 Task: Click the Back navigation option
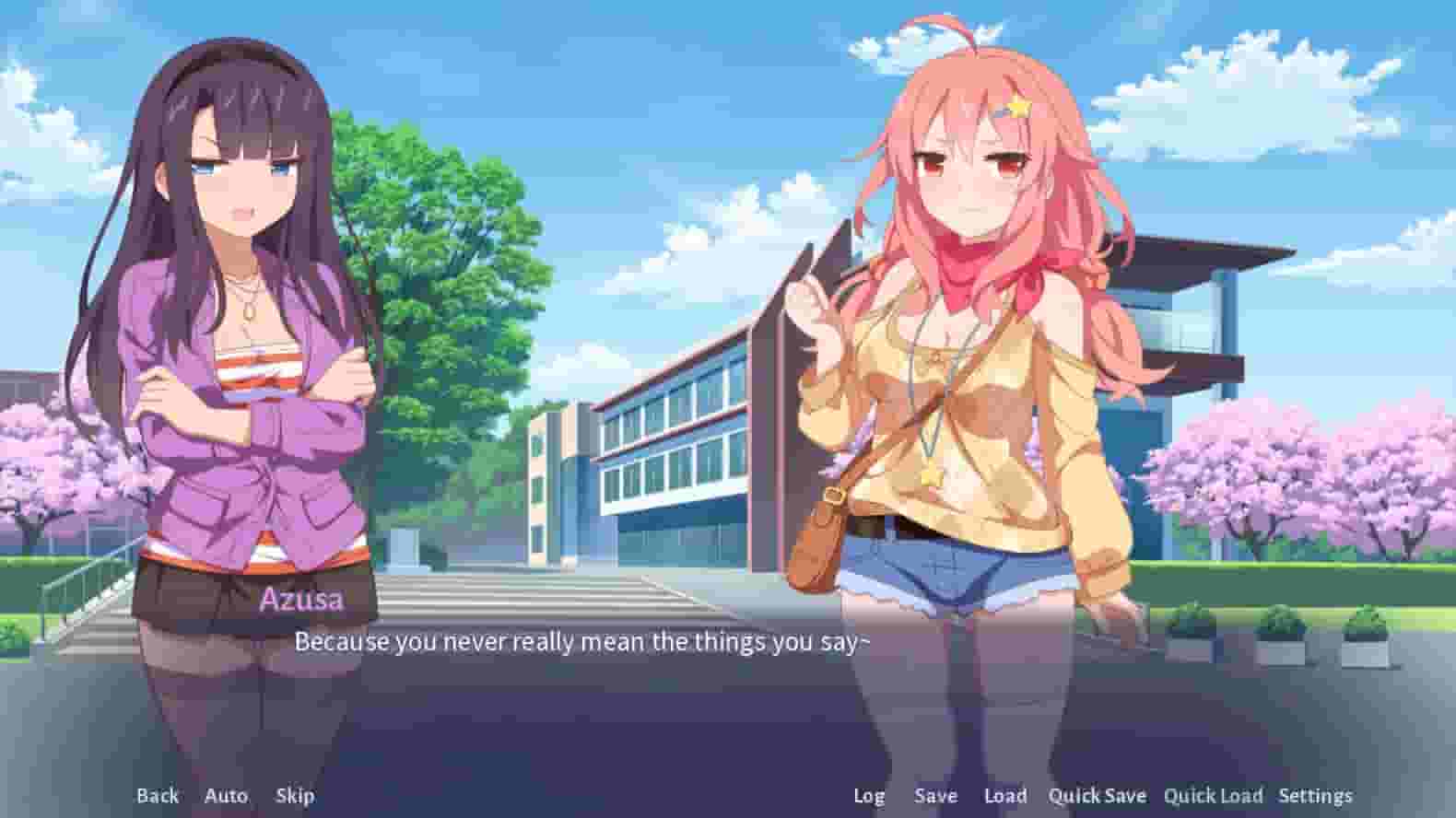pos(159,795)
